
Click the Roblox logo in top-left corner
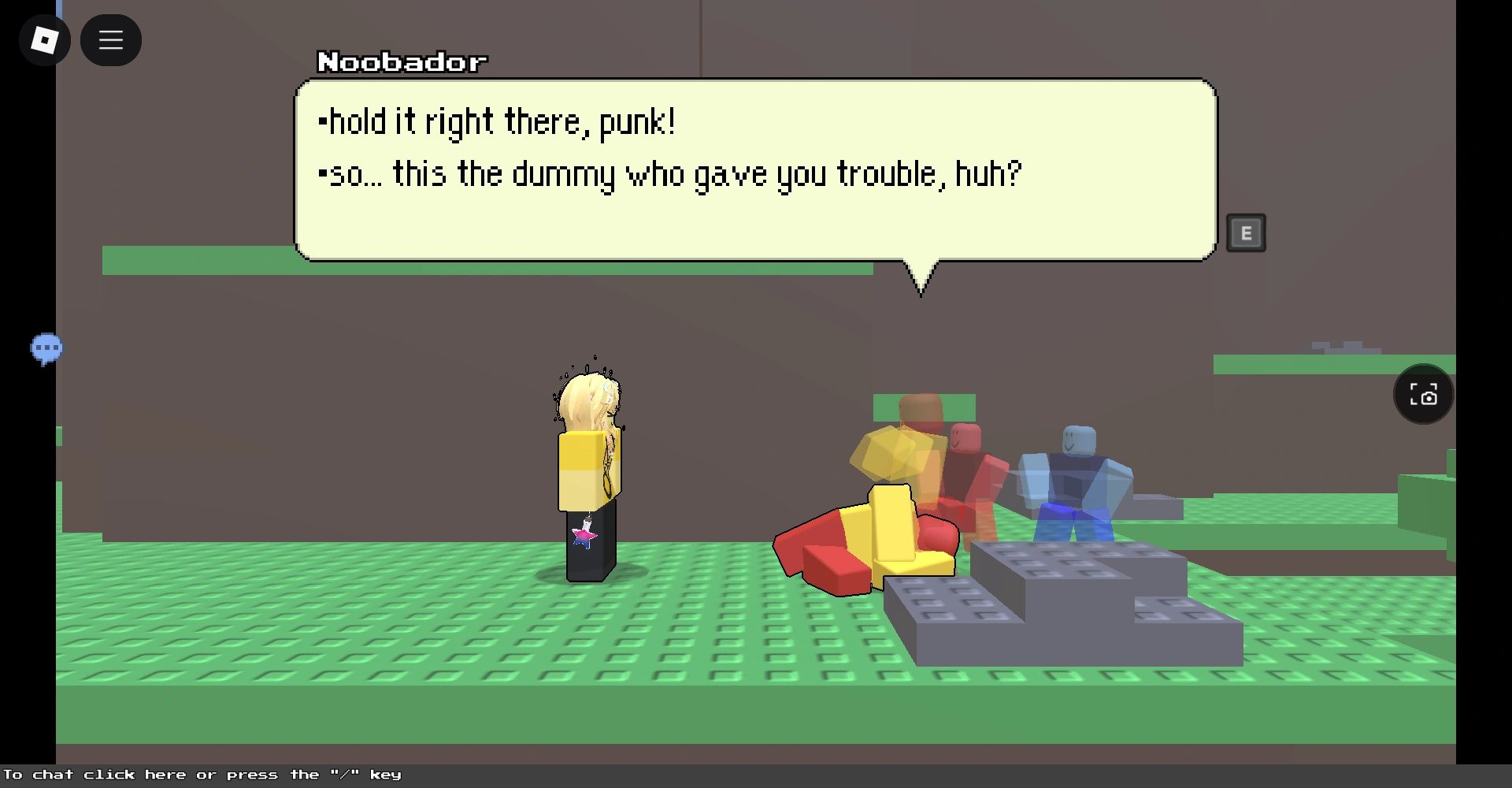coord(44,39)
